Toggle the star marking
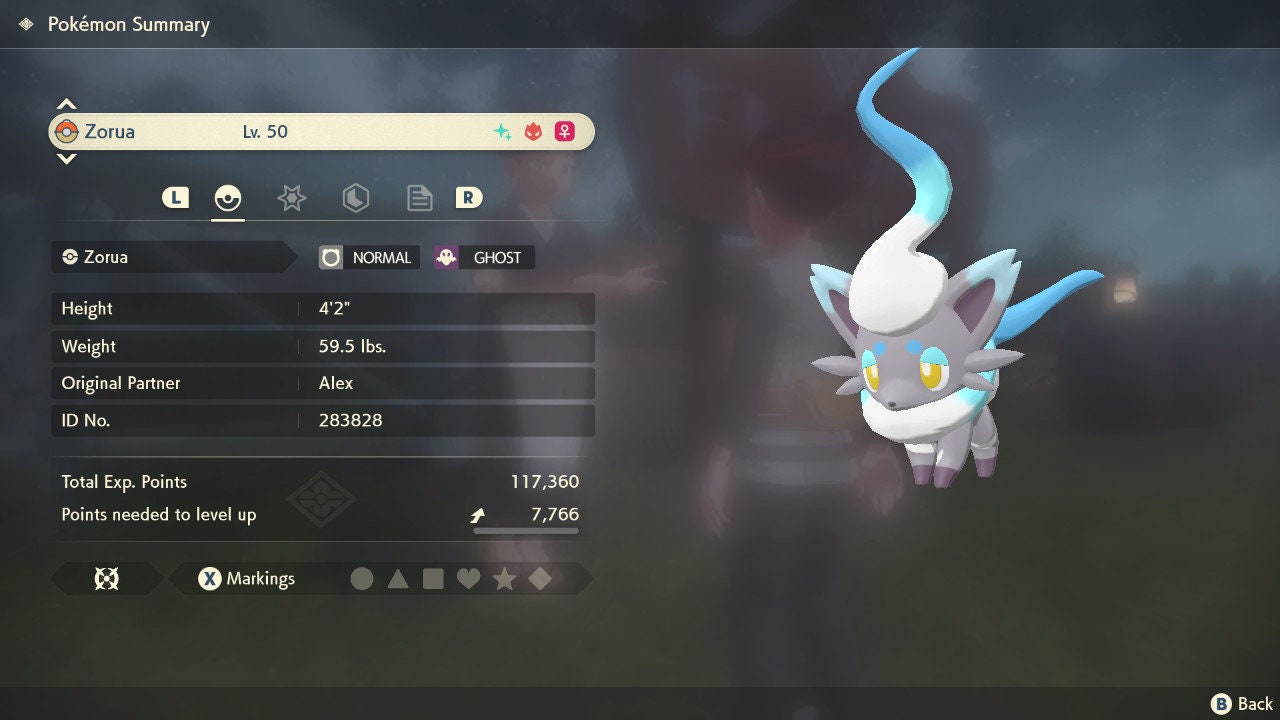1280x720 pixels. coord(505,578)
